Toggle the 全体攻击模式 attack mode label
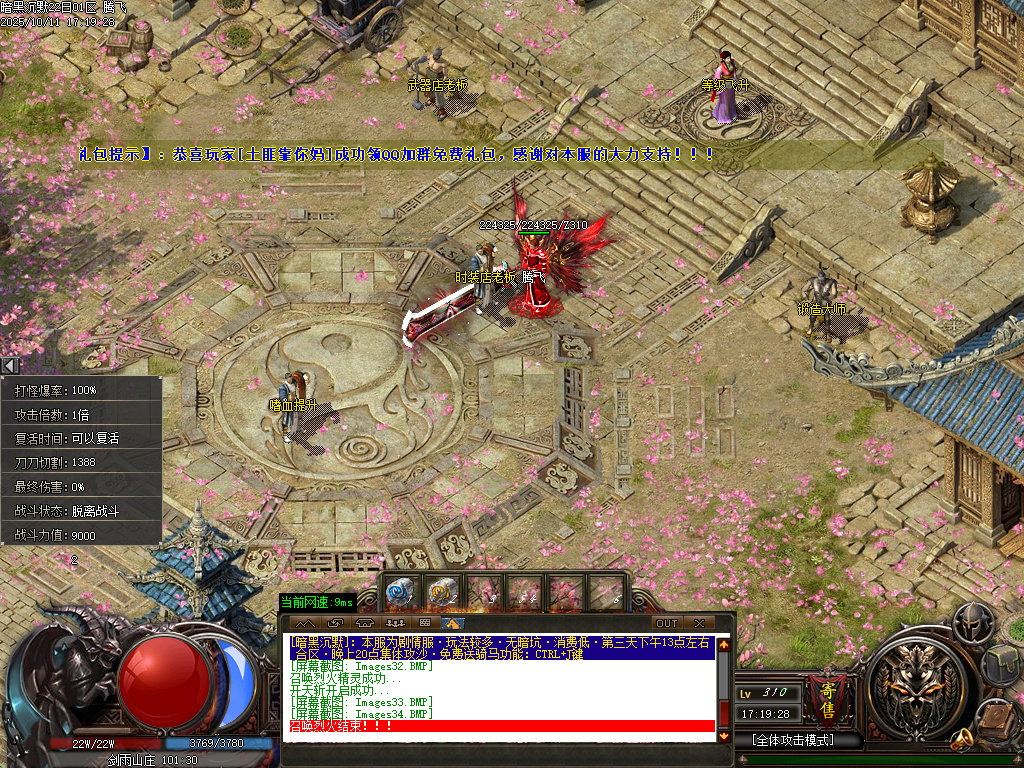Screen dimensions: 1024x768 click(793, 741)
